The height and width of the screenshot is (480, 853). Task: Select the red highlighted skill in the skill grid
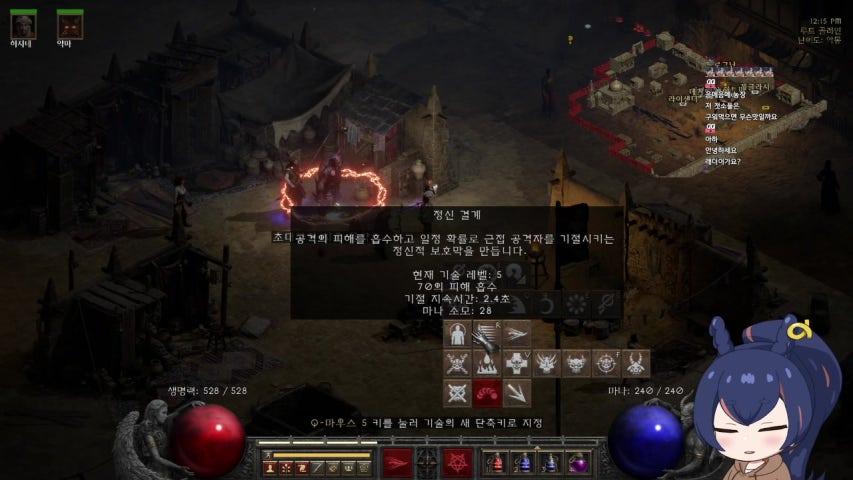[x=487, y=392]
